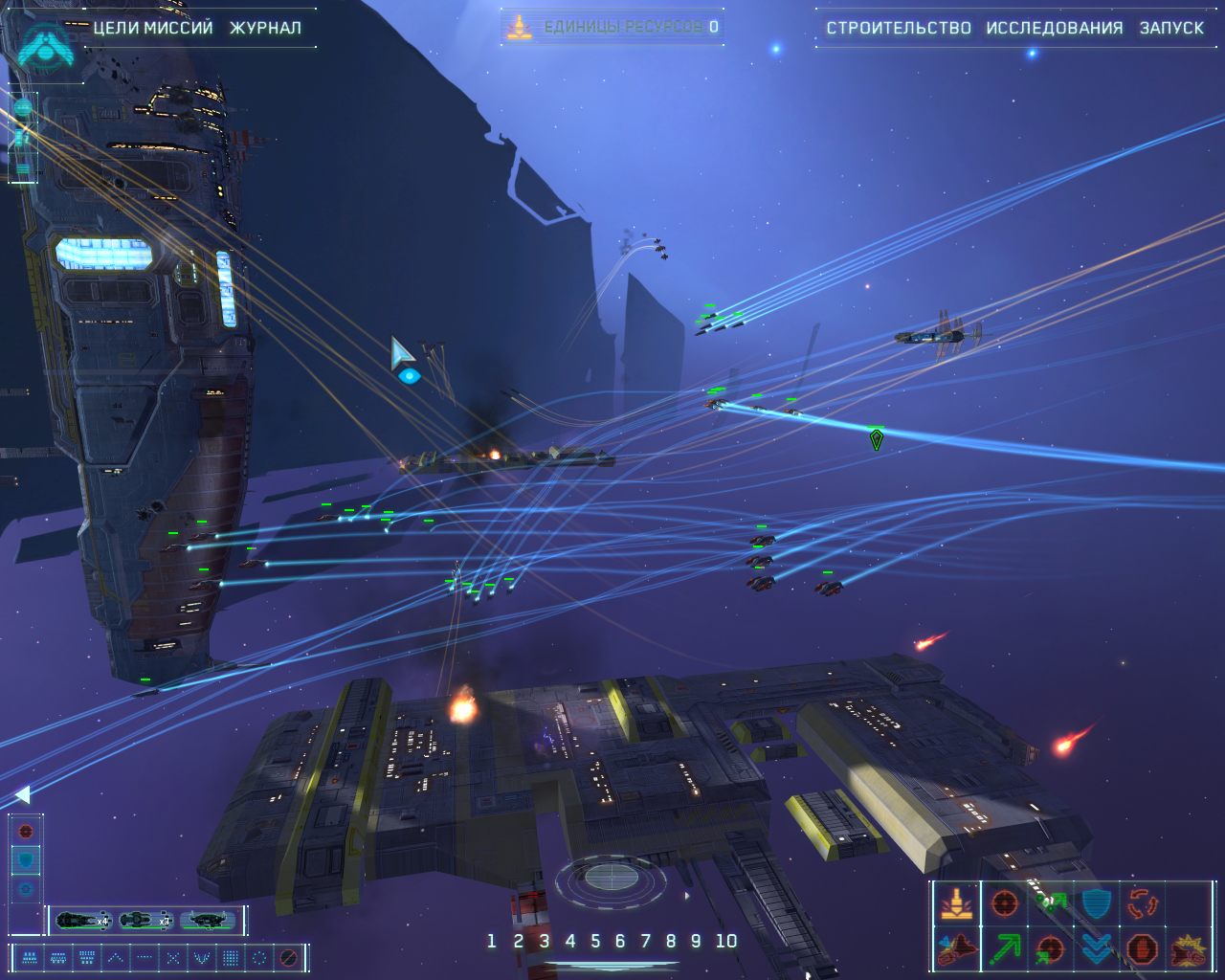Screen dimensions: 1225x980
Task: Click the green health bar under the x4 squadron
Action: point(81,927)
